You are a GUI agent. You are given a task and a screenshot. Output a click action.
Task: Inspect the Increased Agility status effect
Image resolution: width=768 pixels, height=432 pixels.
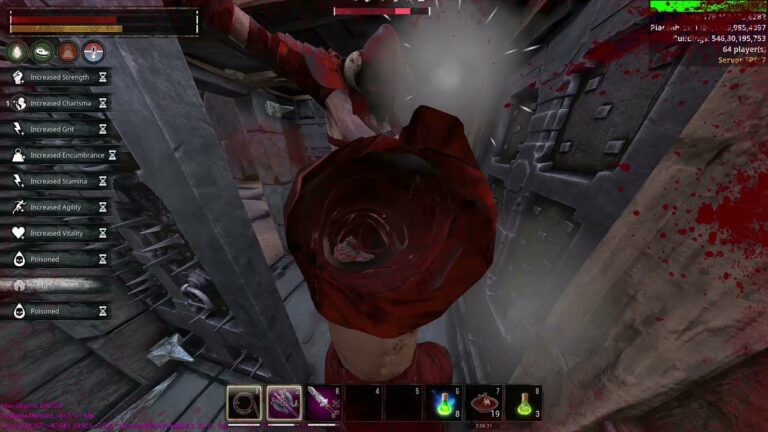[59, 207]
